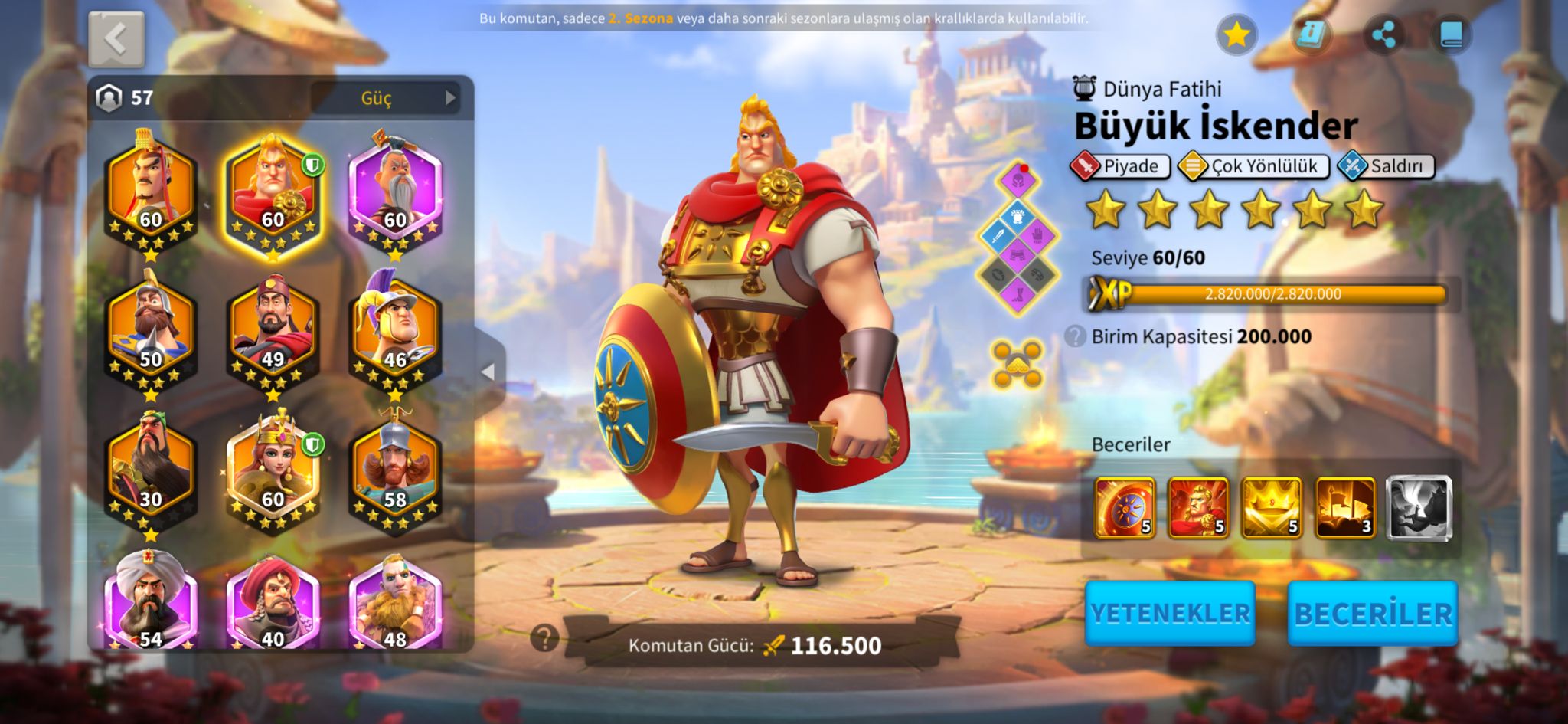The height and width of the screenshot is (724, 1568).
Task: Open the blue book icon
Action: [x=1451, y=35]
